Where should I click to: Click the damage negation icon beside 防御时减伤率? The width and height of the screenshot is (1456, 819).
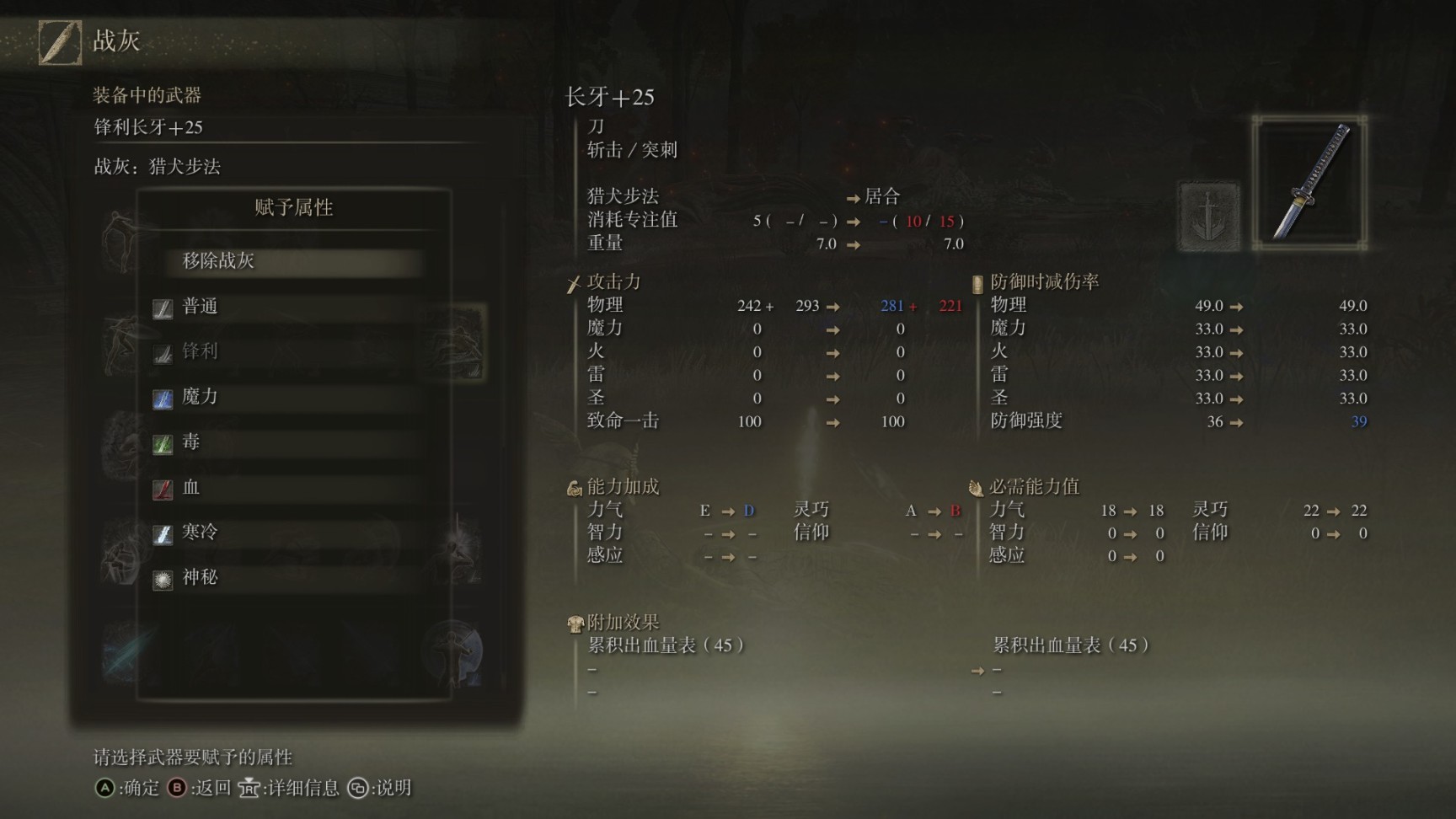(x=977, y=282)
